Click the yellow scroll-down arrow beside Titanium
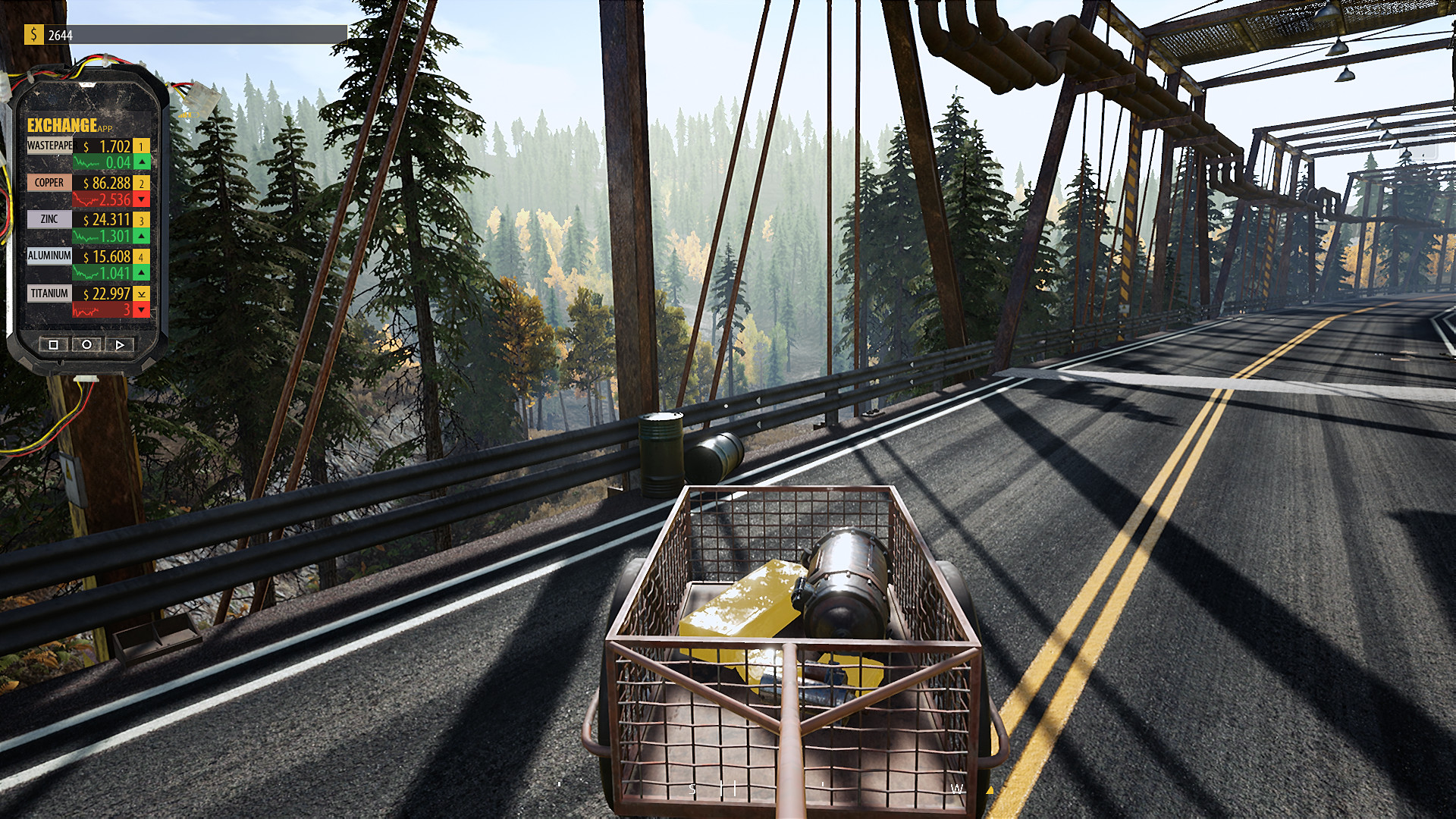 pos(142,293)
